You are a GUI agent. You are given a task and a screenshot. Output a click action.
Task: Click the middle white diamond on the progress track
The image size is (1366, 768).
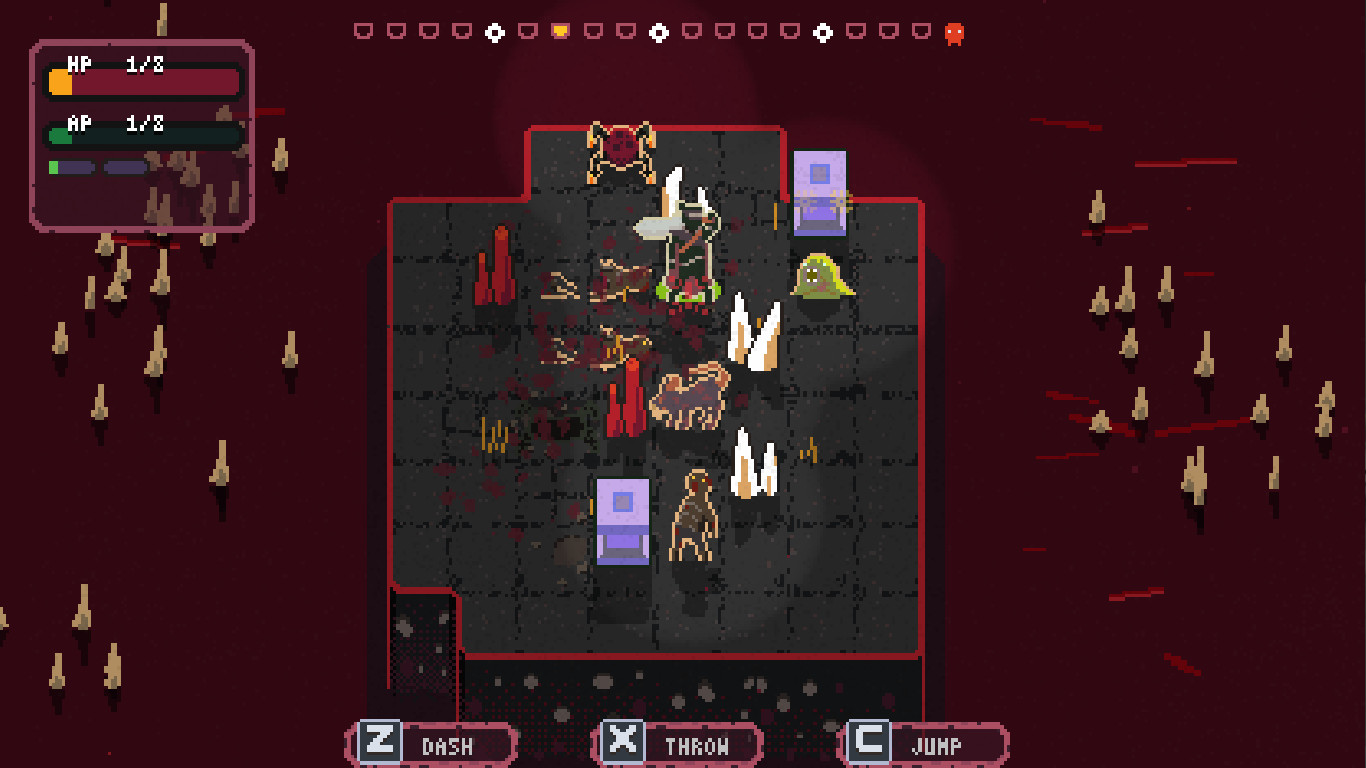click(x=658, y=31)
